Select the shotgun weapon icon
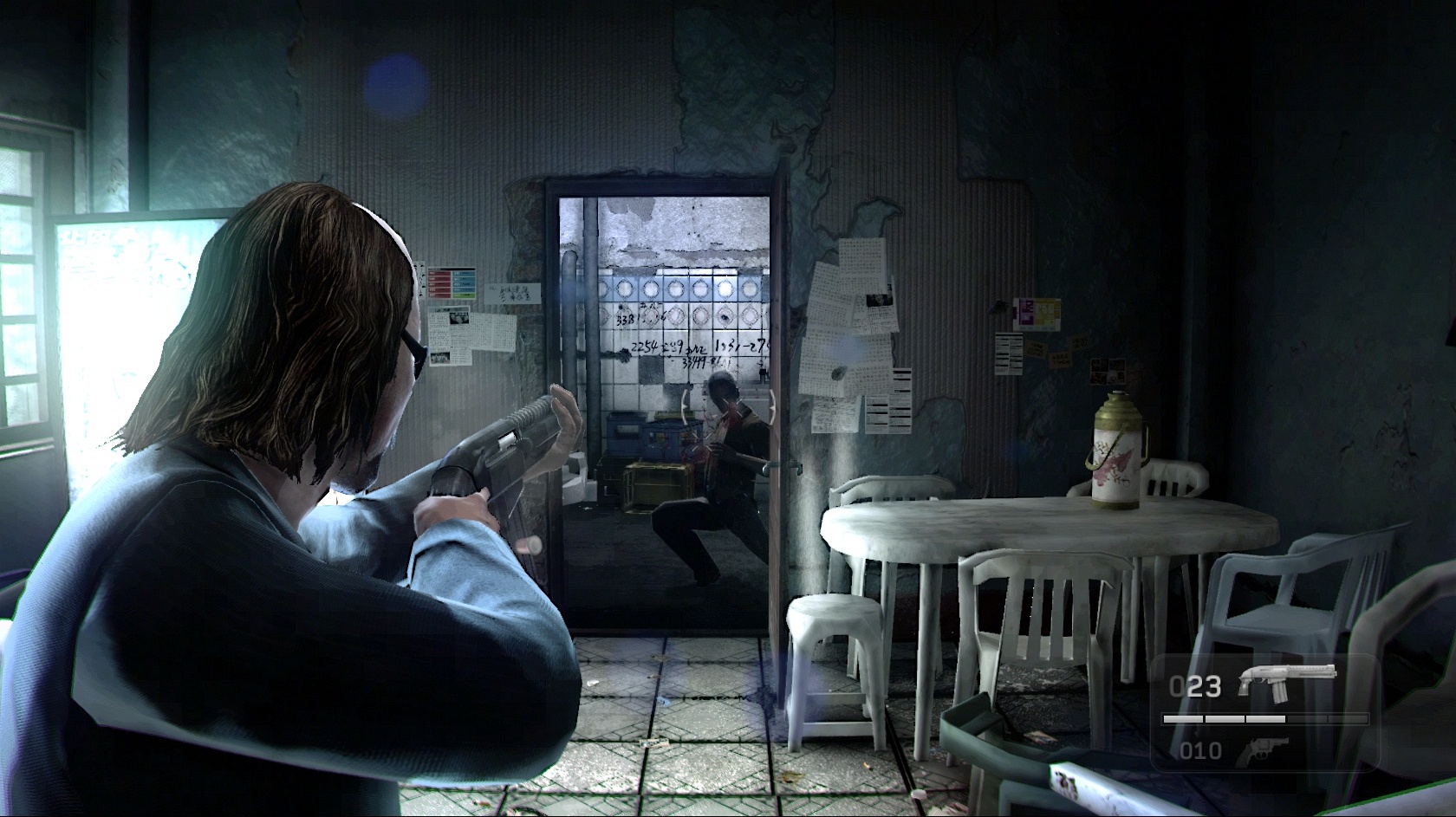1456x817 pixels. 1286,679
